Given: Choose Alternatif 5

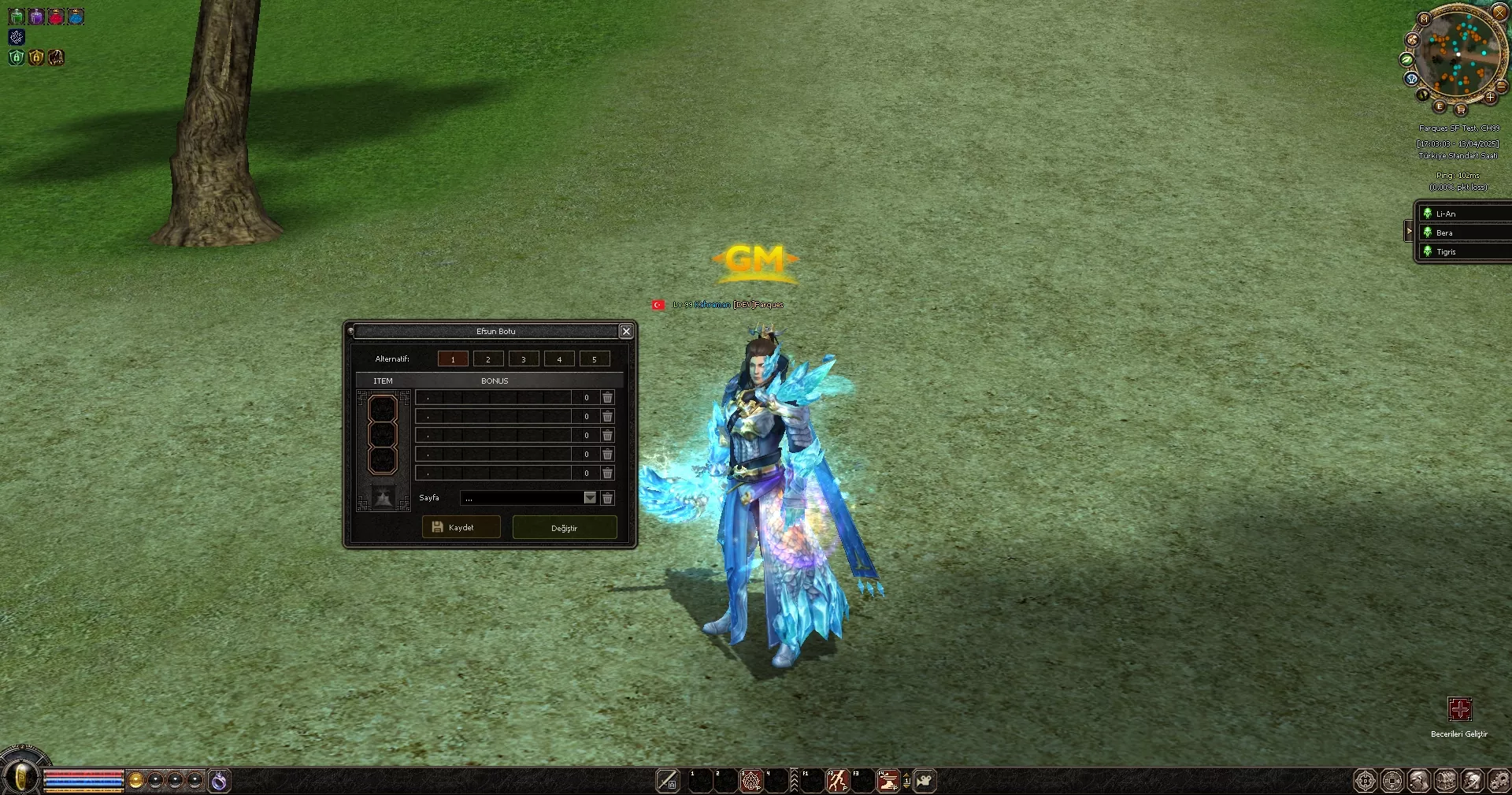Looking at the screenshot, I should [595, 359].
